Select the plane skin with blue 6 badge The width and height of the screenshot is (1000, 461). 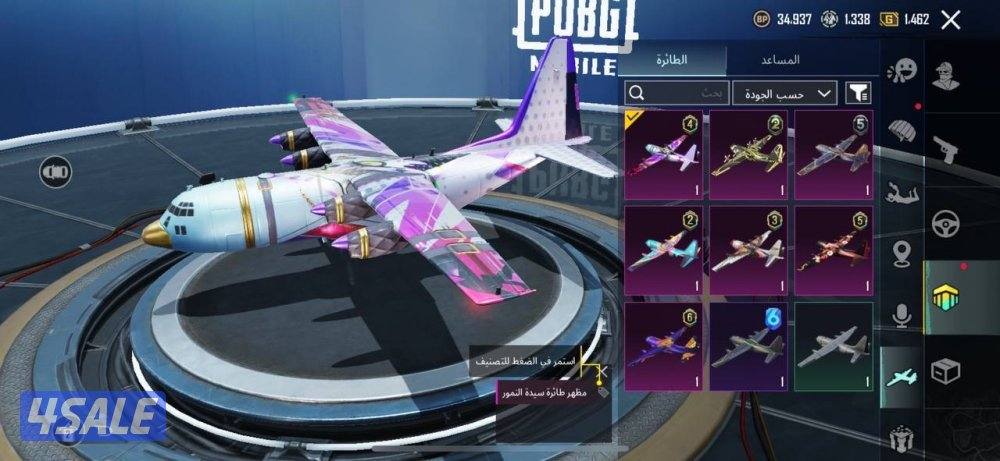tap(748, 345)
